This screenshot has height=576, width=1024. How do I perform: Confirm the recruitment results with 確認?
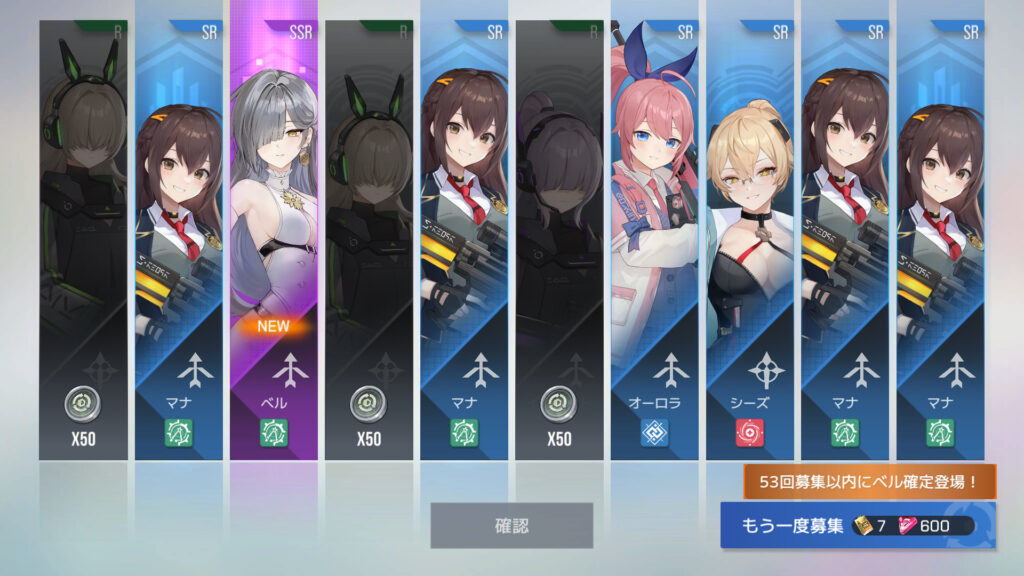coord(511,525)
